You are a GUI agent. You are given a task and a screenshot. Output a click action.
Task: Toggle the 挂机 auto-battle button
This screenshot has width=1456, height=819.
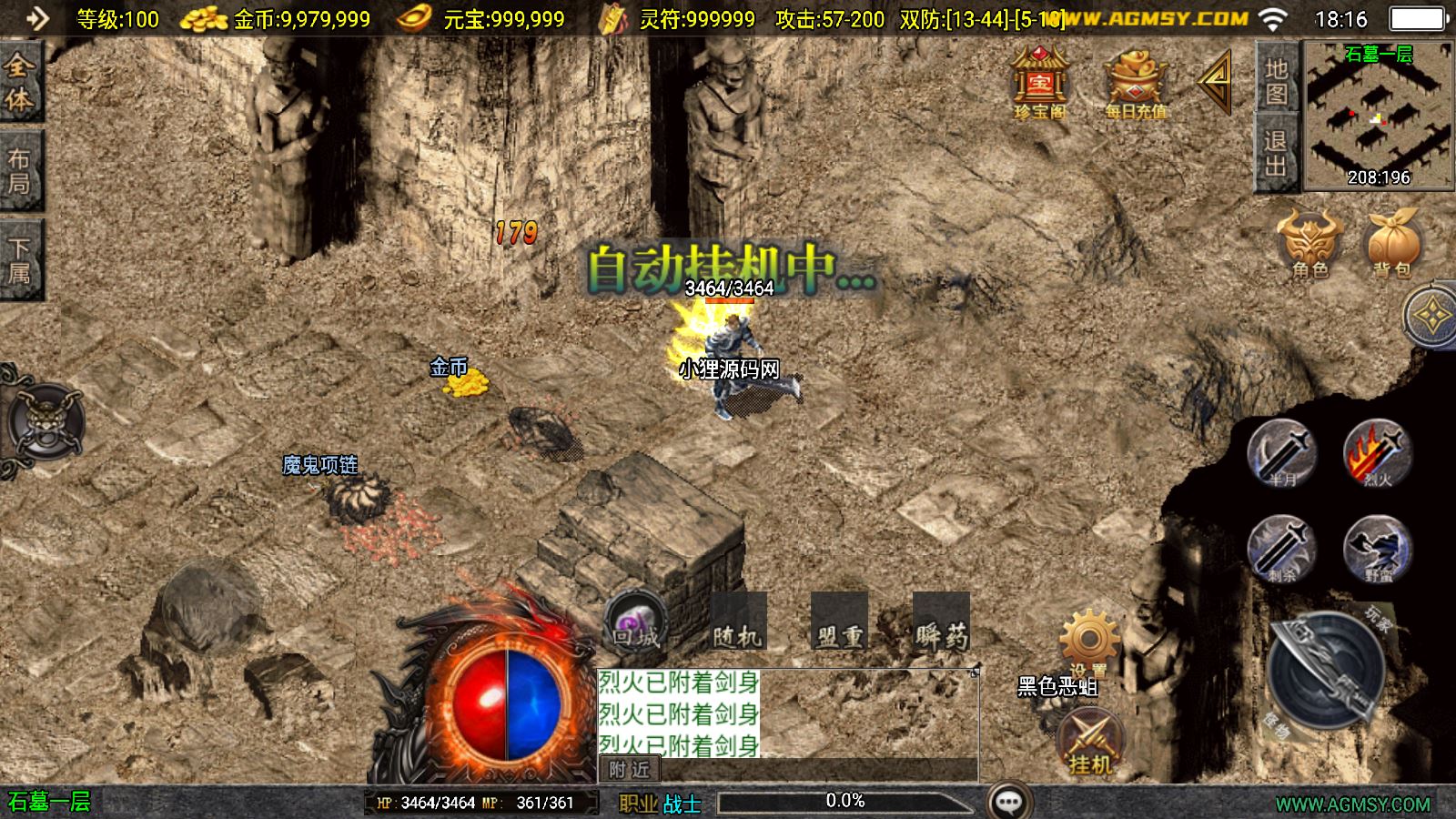[x=1089, y=742]
